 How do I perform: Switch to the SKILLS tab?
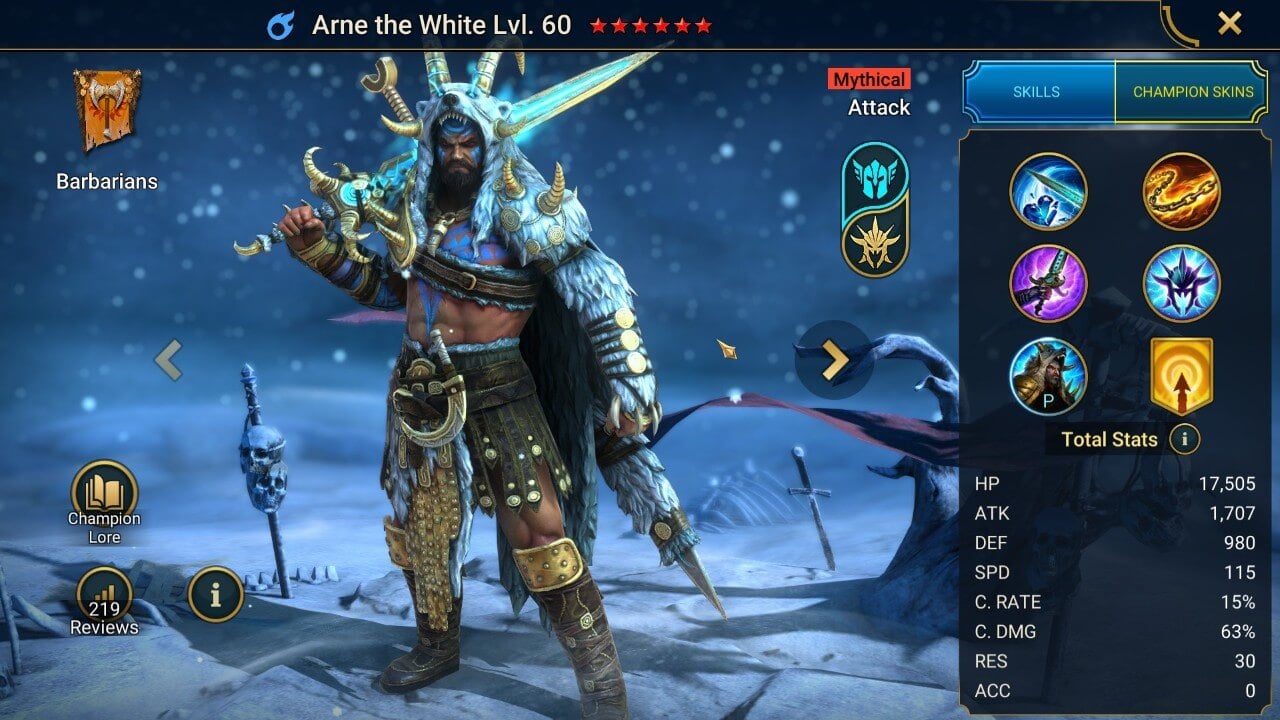[1038, 91]
